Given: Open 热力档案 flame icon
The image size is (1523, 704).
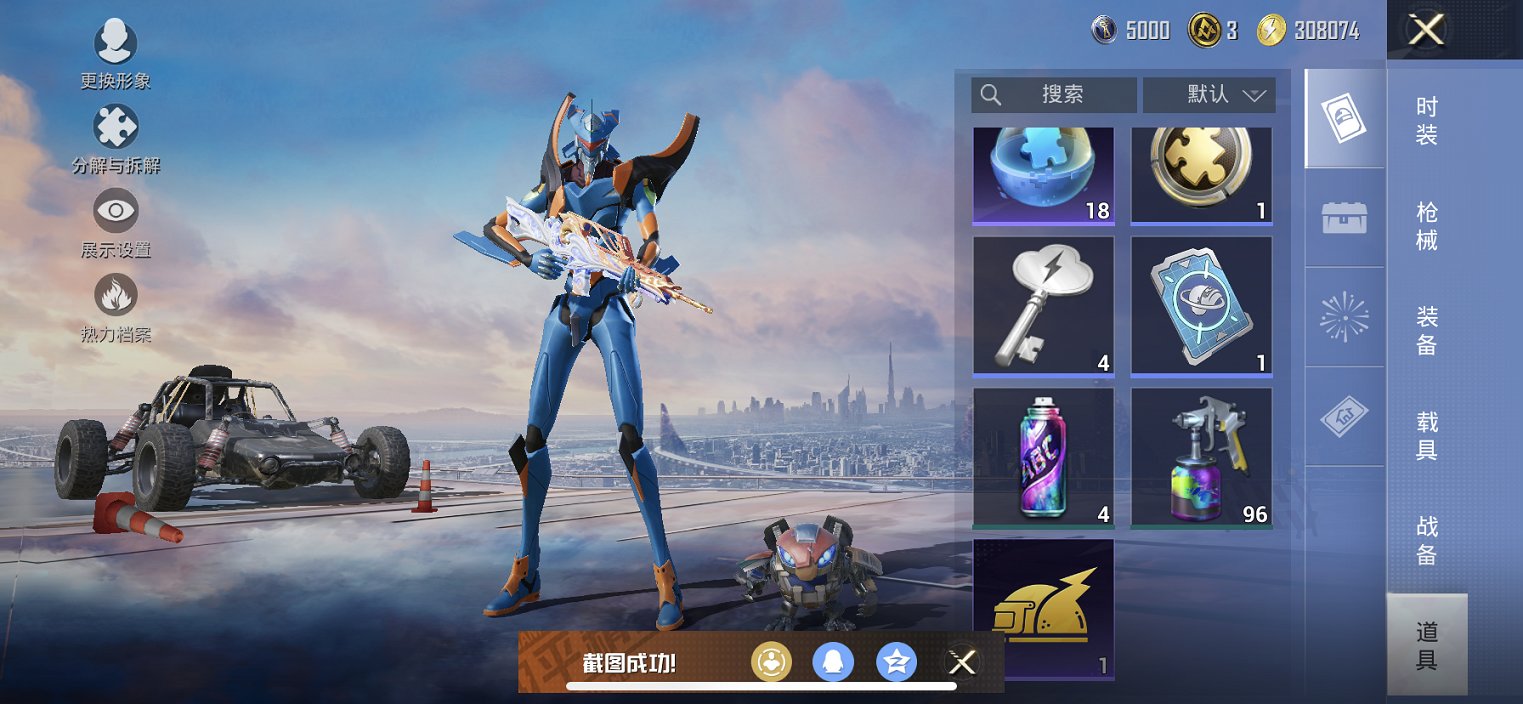Looking at the screenshot, I should pyautogui.click(x=116, y=296).
